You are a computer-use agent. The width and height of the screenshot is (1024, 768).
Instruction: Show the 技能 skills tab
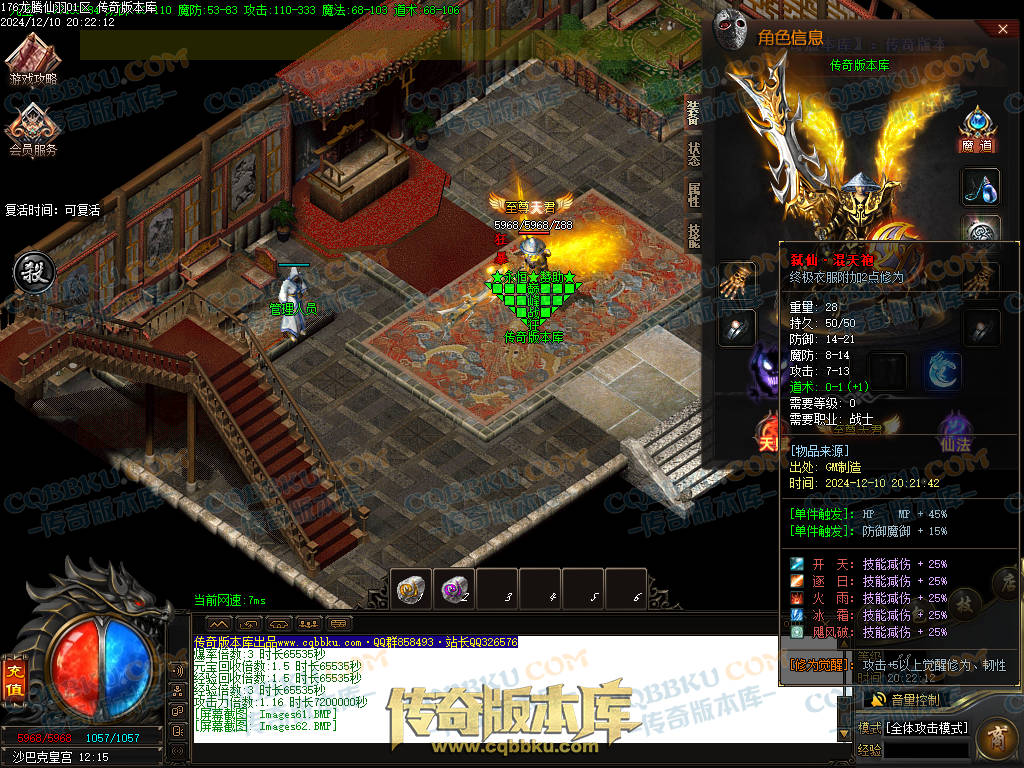693,234
